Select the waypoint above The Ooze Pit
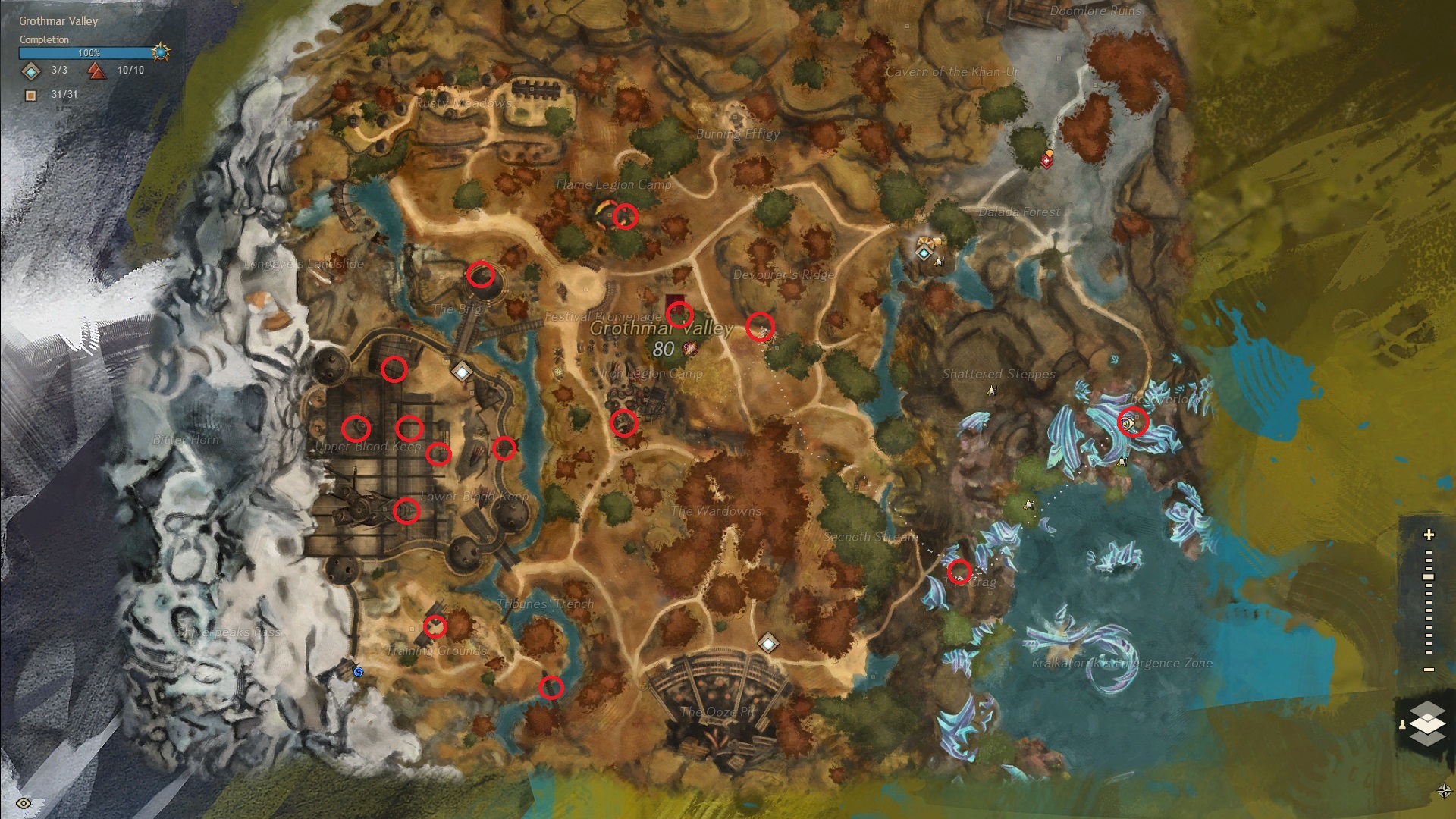This screenshot has height=819, width=1456. [x=768, y=644]
